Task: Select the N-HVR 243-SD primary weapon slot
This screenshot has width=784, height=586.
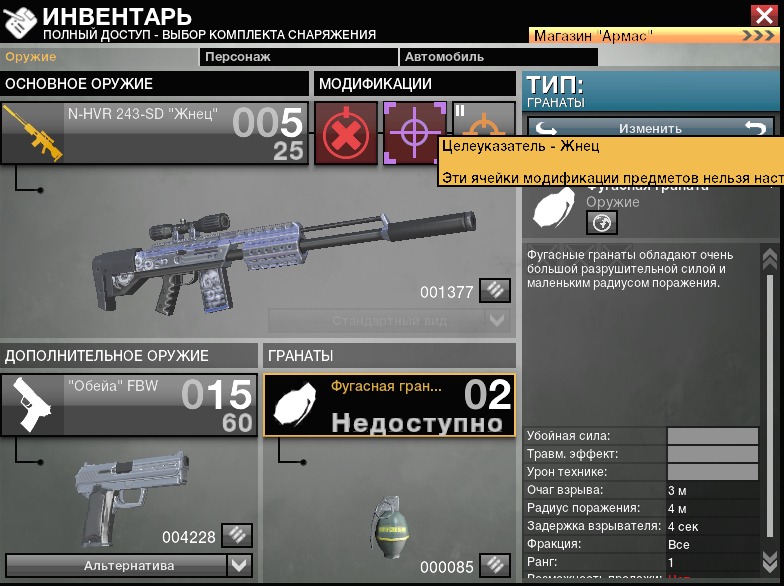Action: (154, 133)
